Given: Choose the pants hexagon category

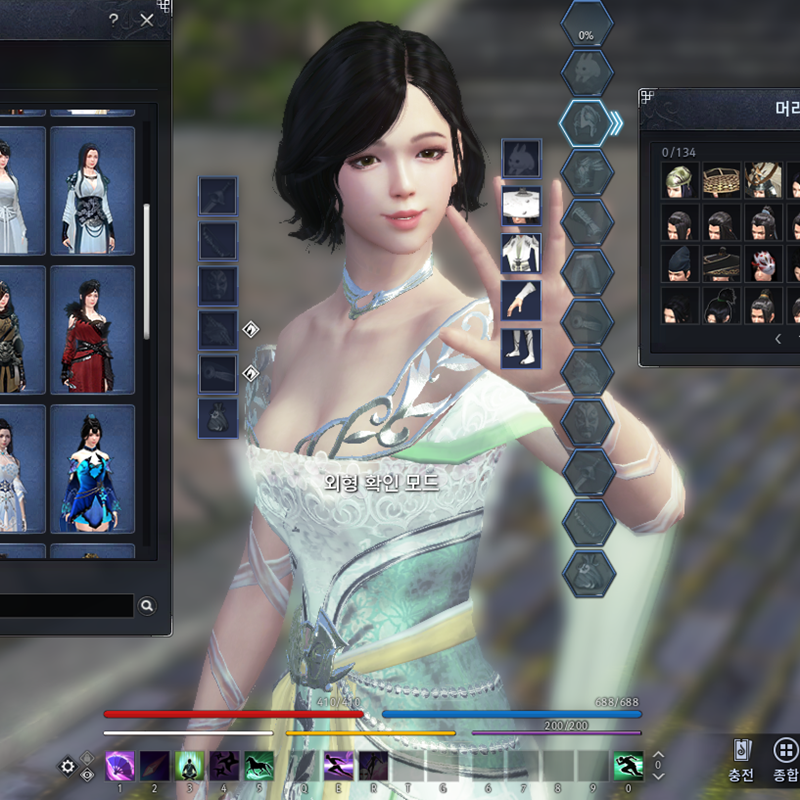Looking at the screenshot, I should pos(586,270).
